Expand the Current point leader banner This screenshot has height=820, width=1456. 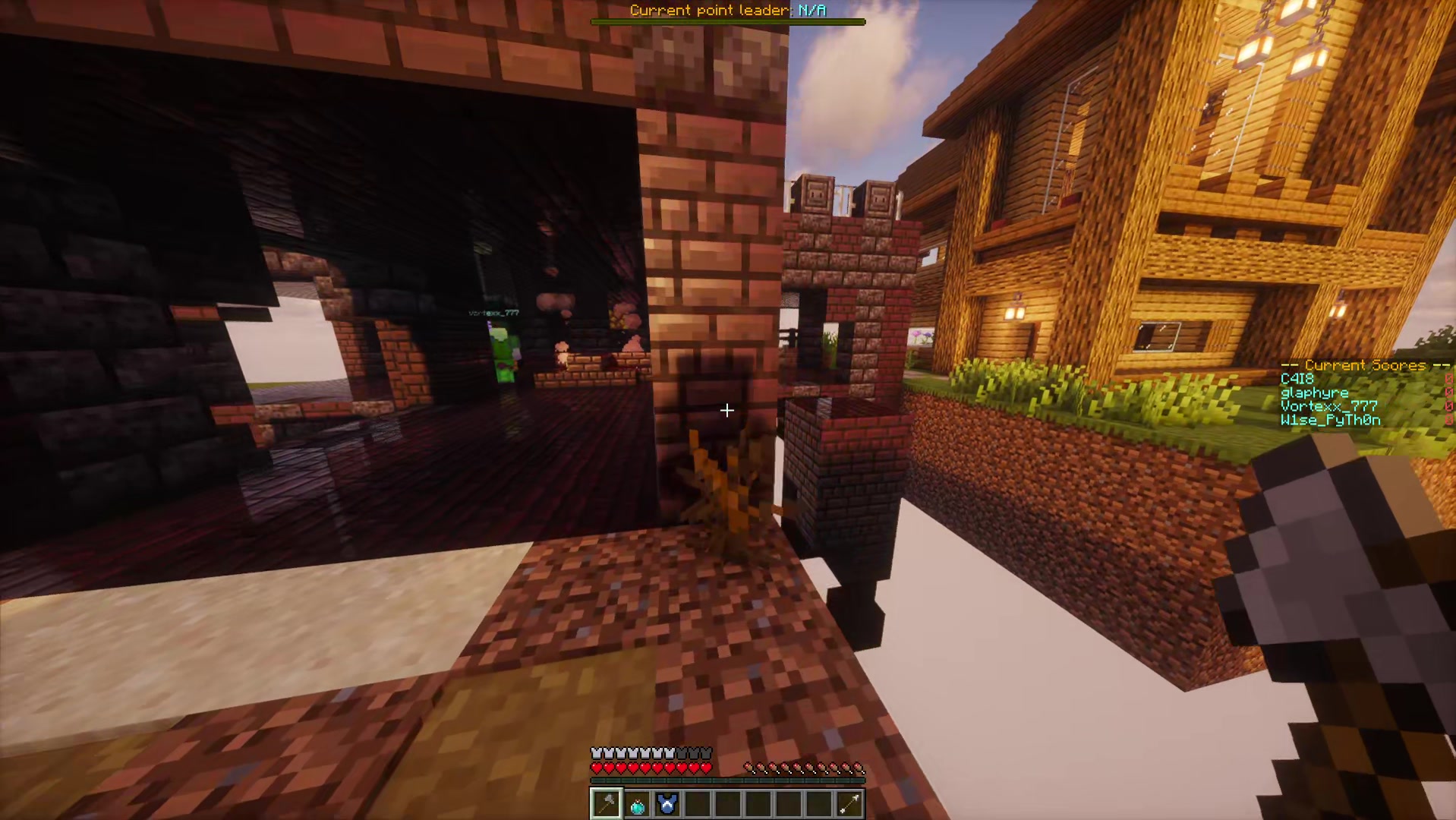pyautogui.click(x=726, y=11)
